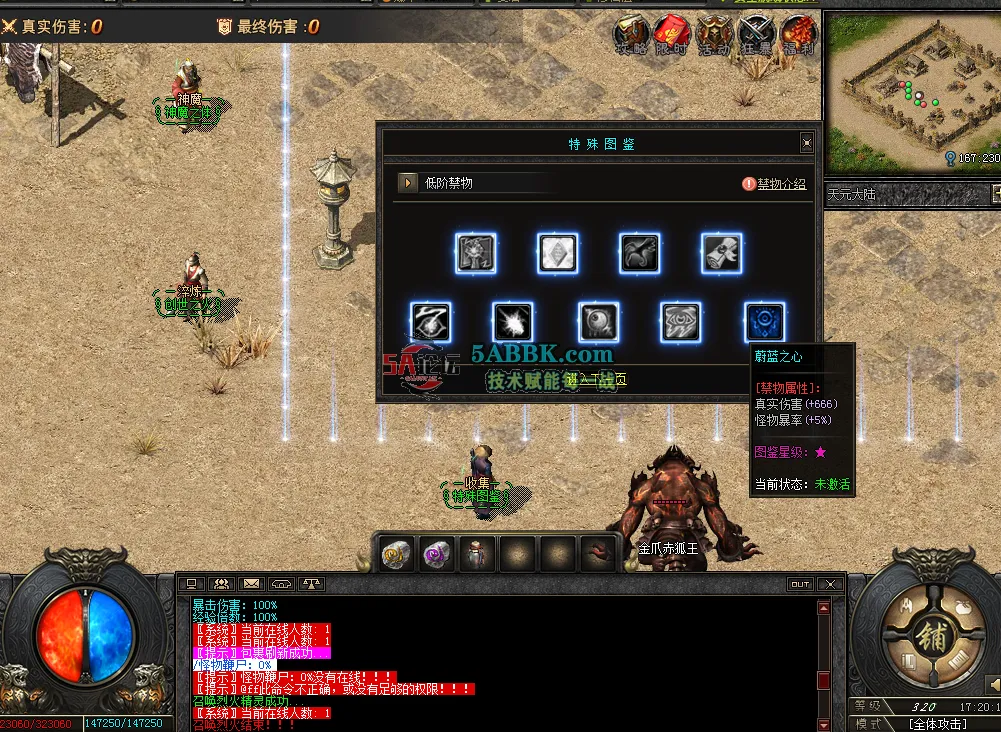Screen dimensions: 1001x732
Task: Open the 福利 welfare icon
Action: [x=798, y=36]
